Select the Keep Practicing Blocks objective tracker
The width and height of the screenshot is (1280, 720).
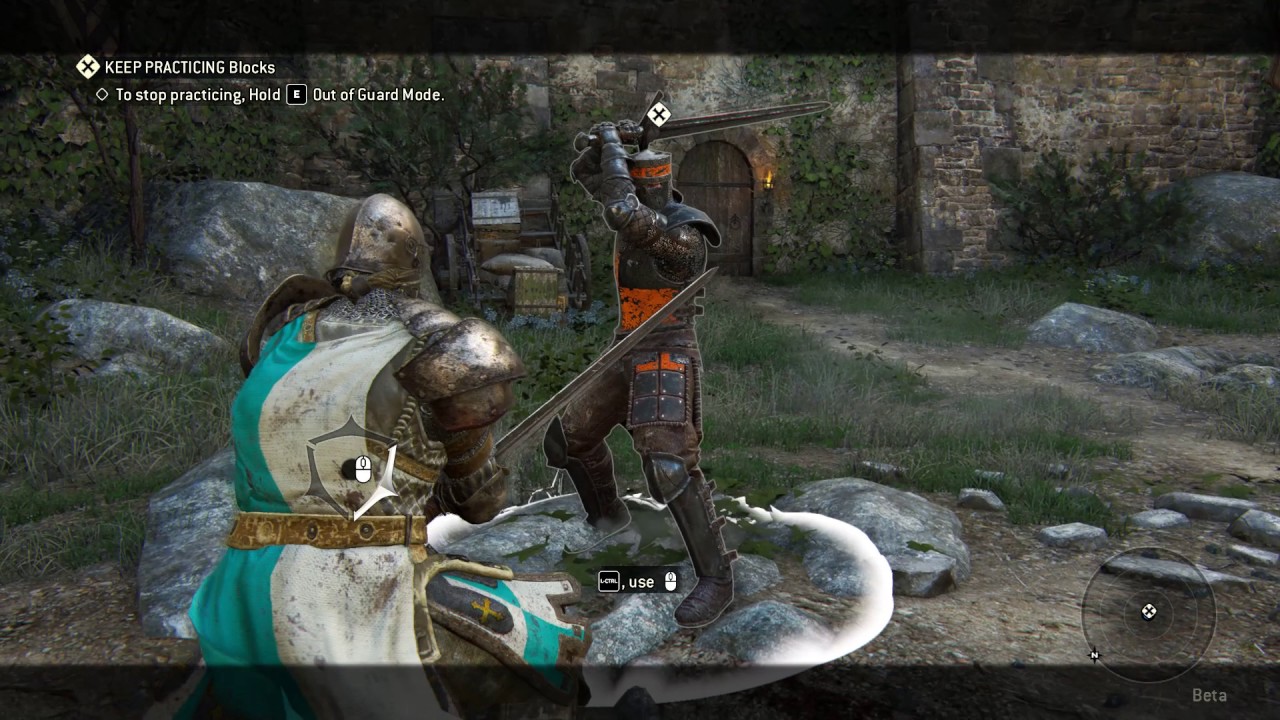tap(176, 67)
